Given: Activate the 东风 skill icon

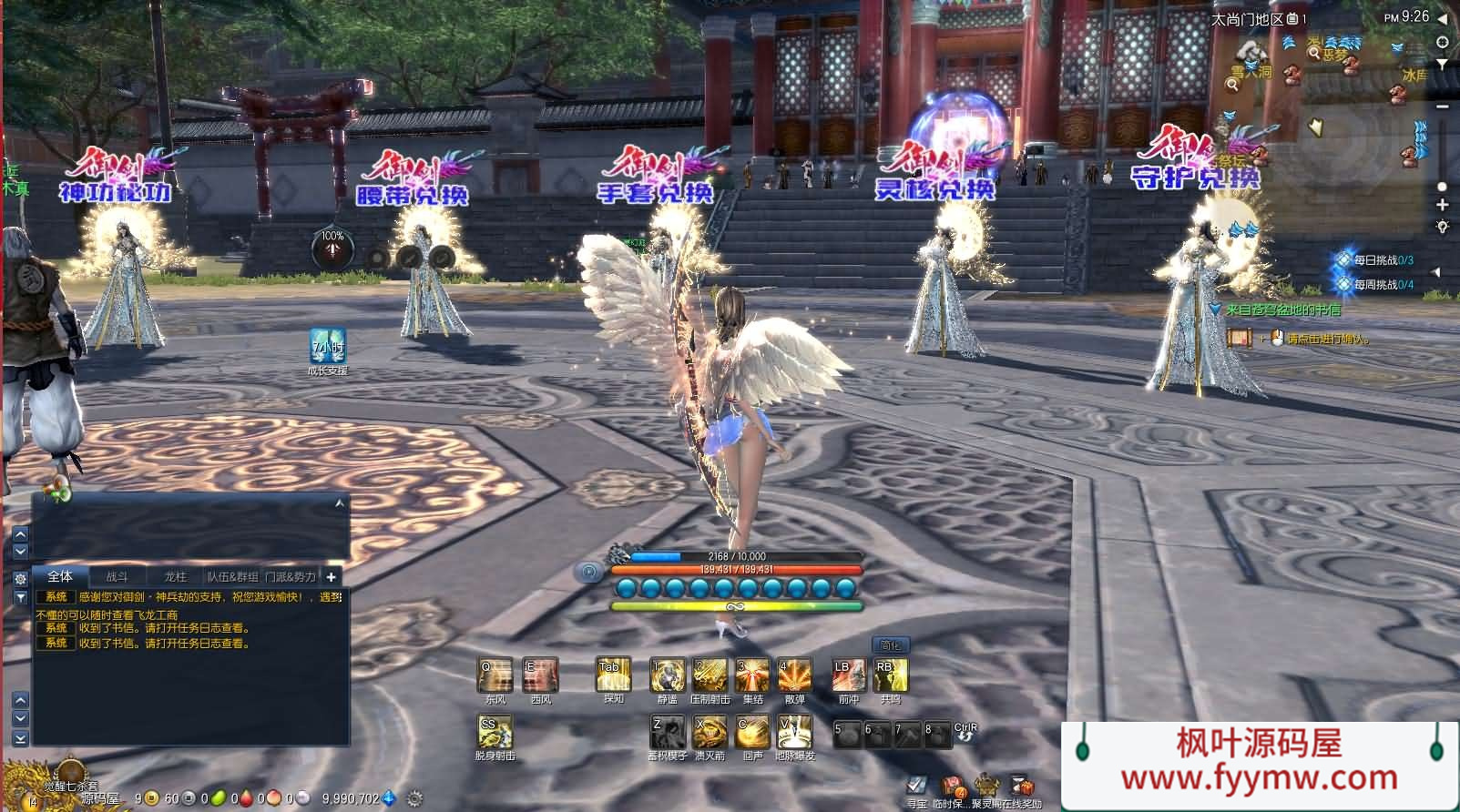Looking at the screenshot, I should [x=495, y=676].
